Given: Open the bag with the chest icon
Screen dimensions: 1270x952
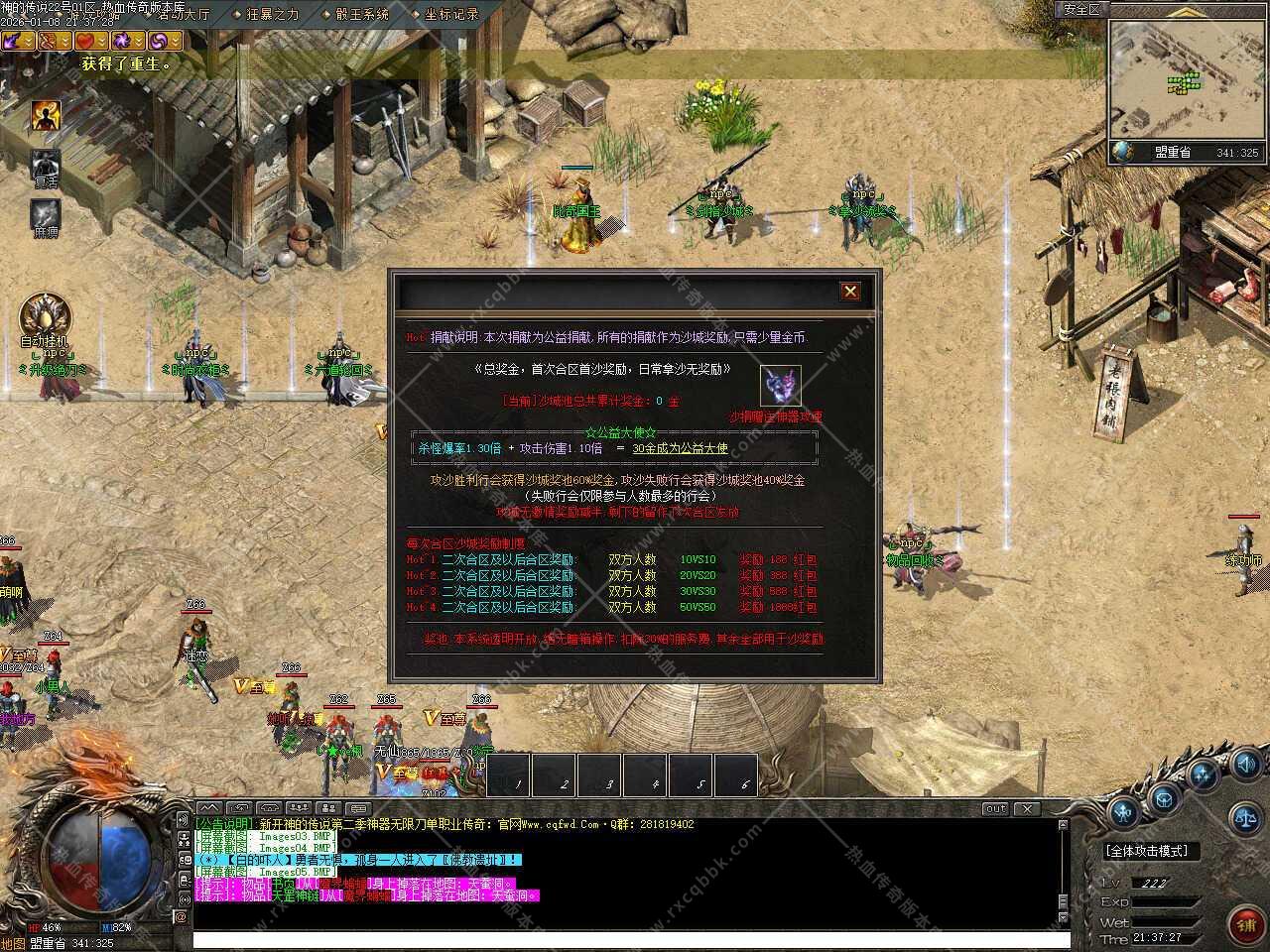Looking at the screenshot, I should pos(1164,795).
